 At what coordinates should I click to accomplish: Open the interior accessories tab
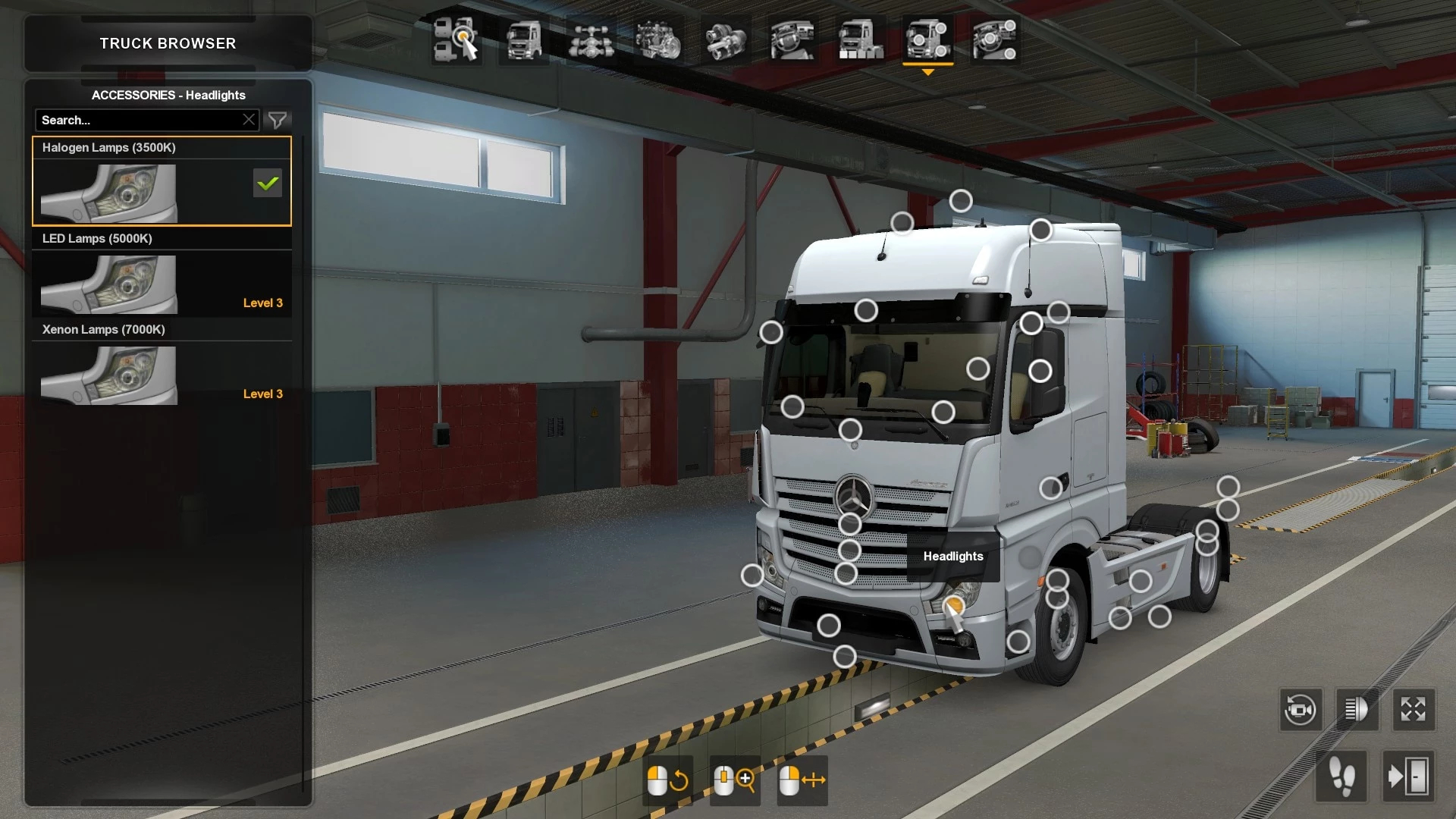(x=994, y=39)
